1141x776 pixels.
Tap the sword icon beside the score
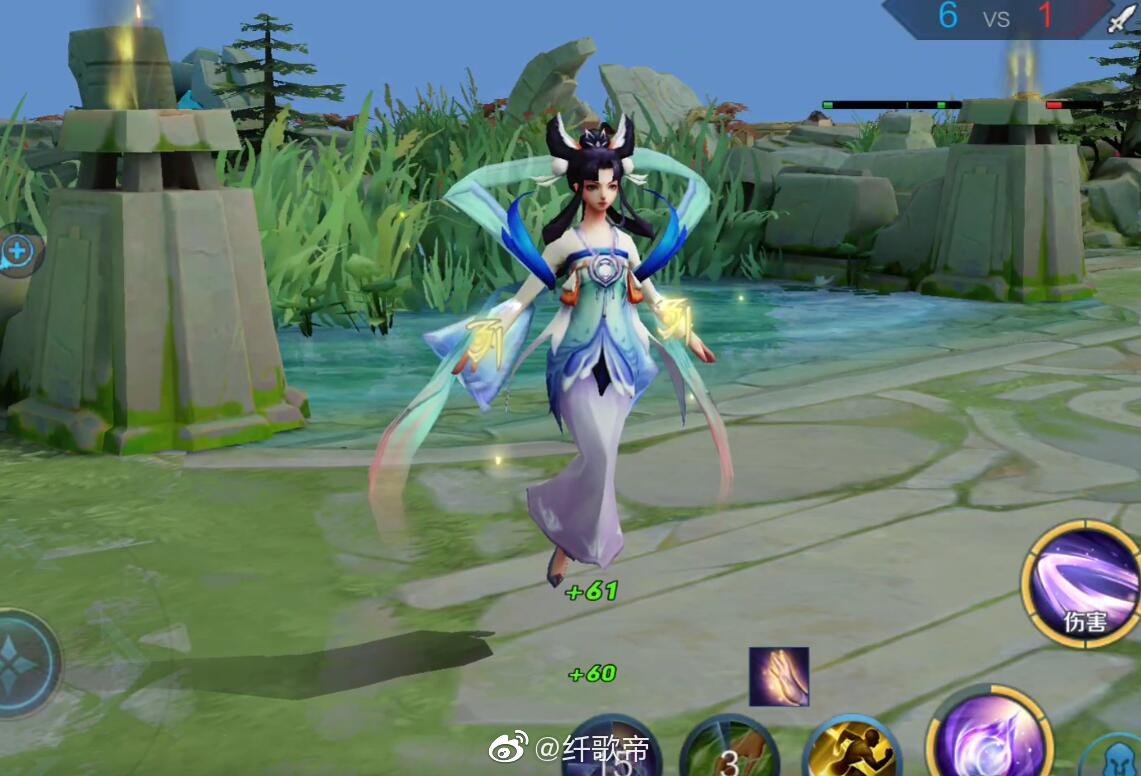tap(1123, 18)
